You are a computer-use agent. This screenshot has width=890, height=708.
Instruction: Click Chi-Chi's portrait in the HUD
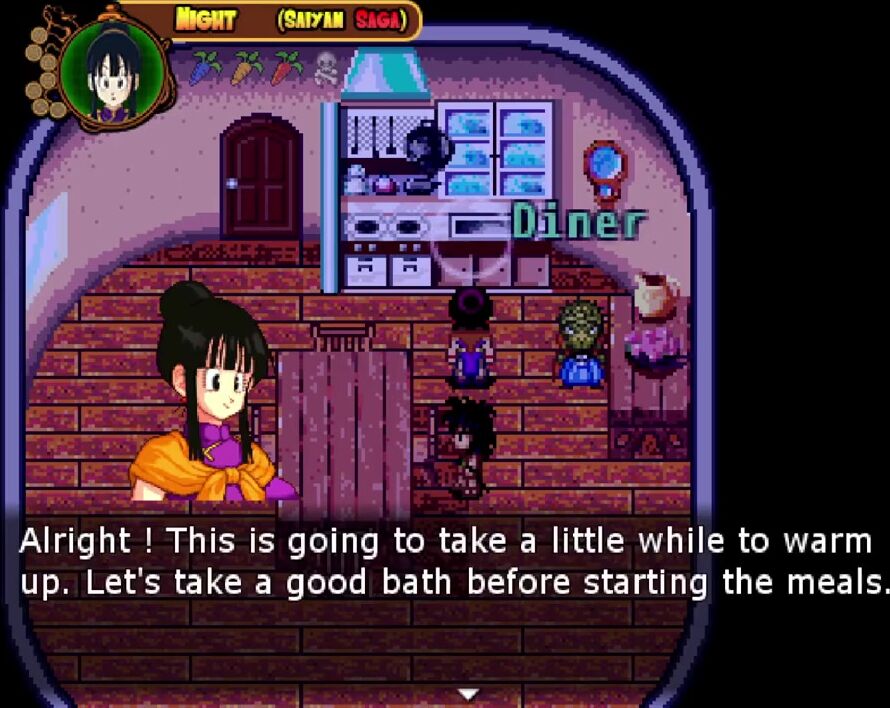(x=109, y=69)
